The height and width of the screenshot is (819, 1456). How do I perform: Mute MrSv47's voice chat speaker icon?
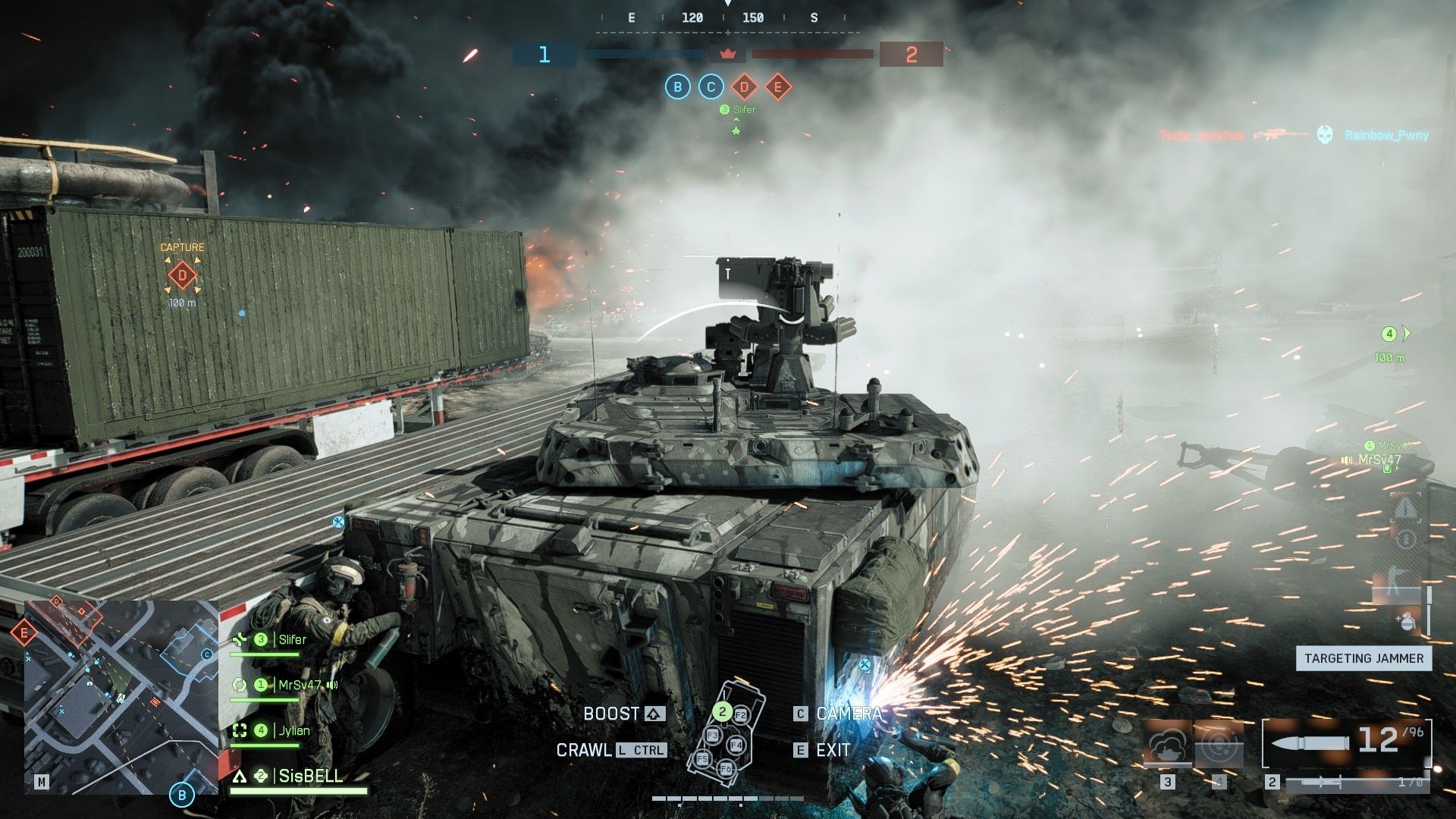pyautogui.click(x=332, y=684)
